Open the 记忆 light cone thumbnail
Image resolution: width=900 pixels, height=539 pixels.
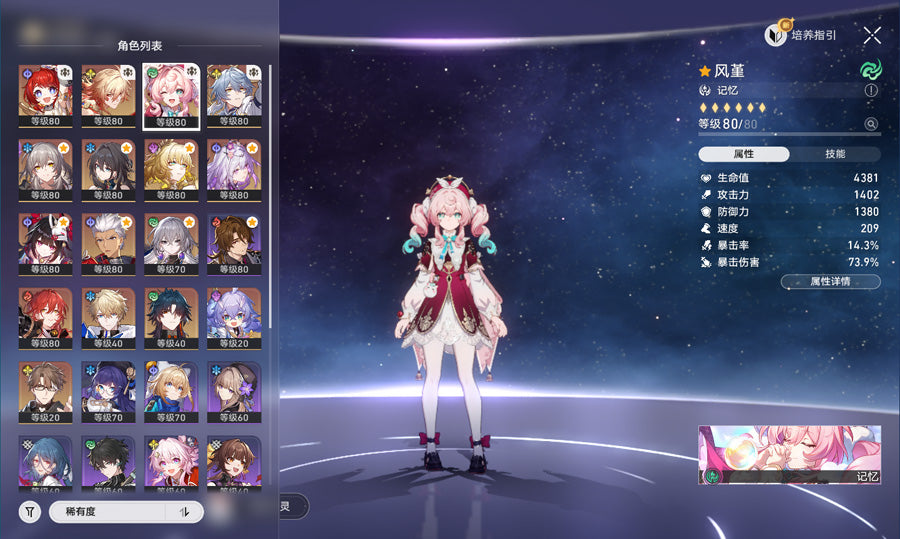click(791, 455)
